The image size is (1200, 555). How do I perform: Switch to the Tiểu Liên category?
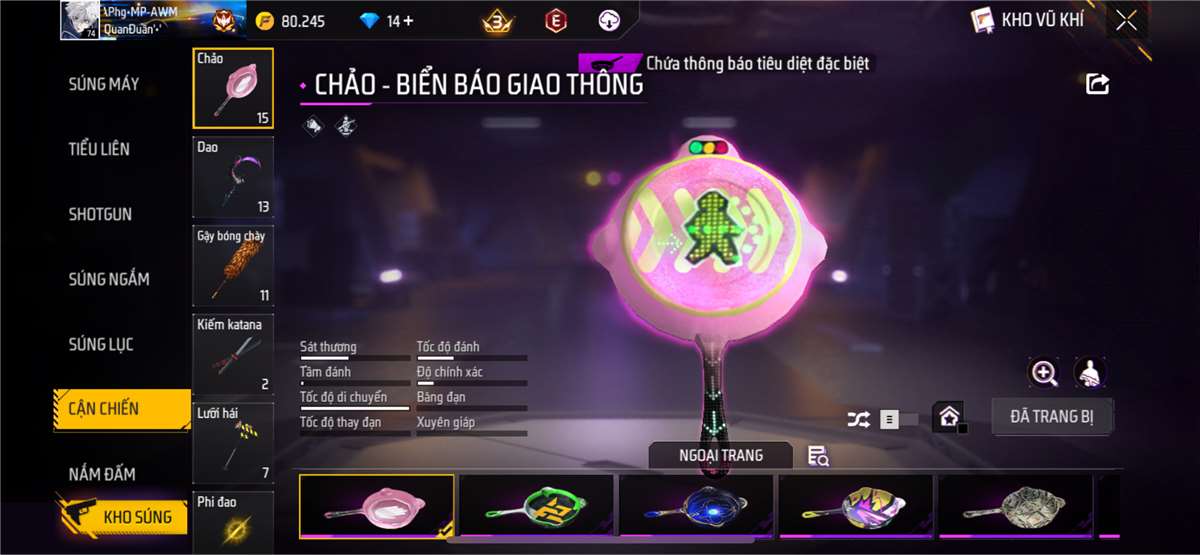pyautogui.click(x=99, y=149)
